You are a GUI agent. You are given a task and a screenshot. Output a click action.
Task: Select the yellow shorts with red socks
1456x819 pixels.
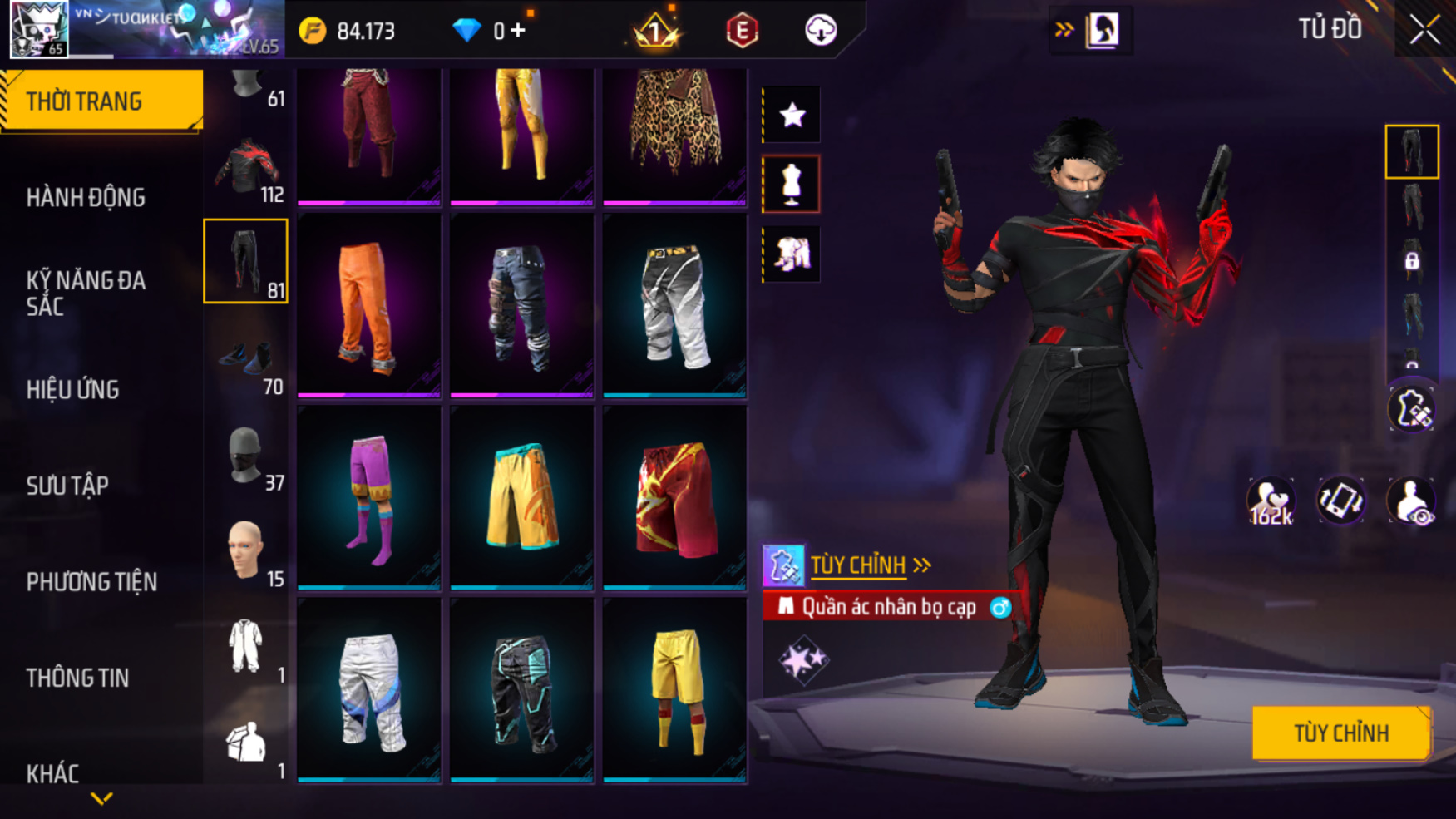point(674,690)
